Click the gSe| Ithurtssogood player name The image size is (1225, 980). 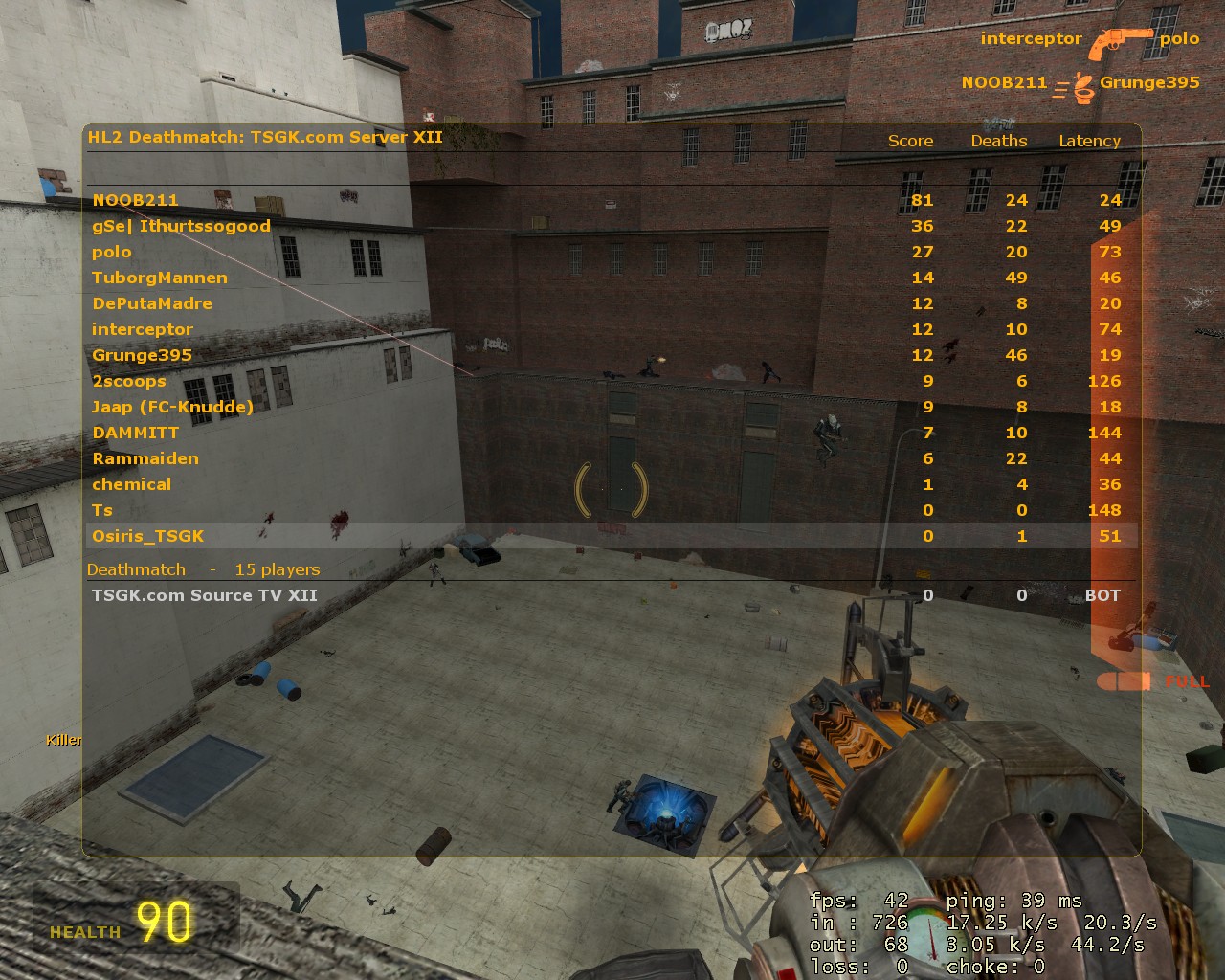(x=181, y=226)
